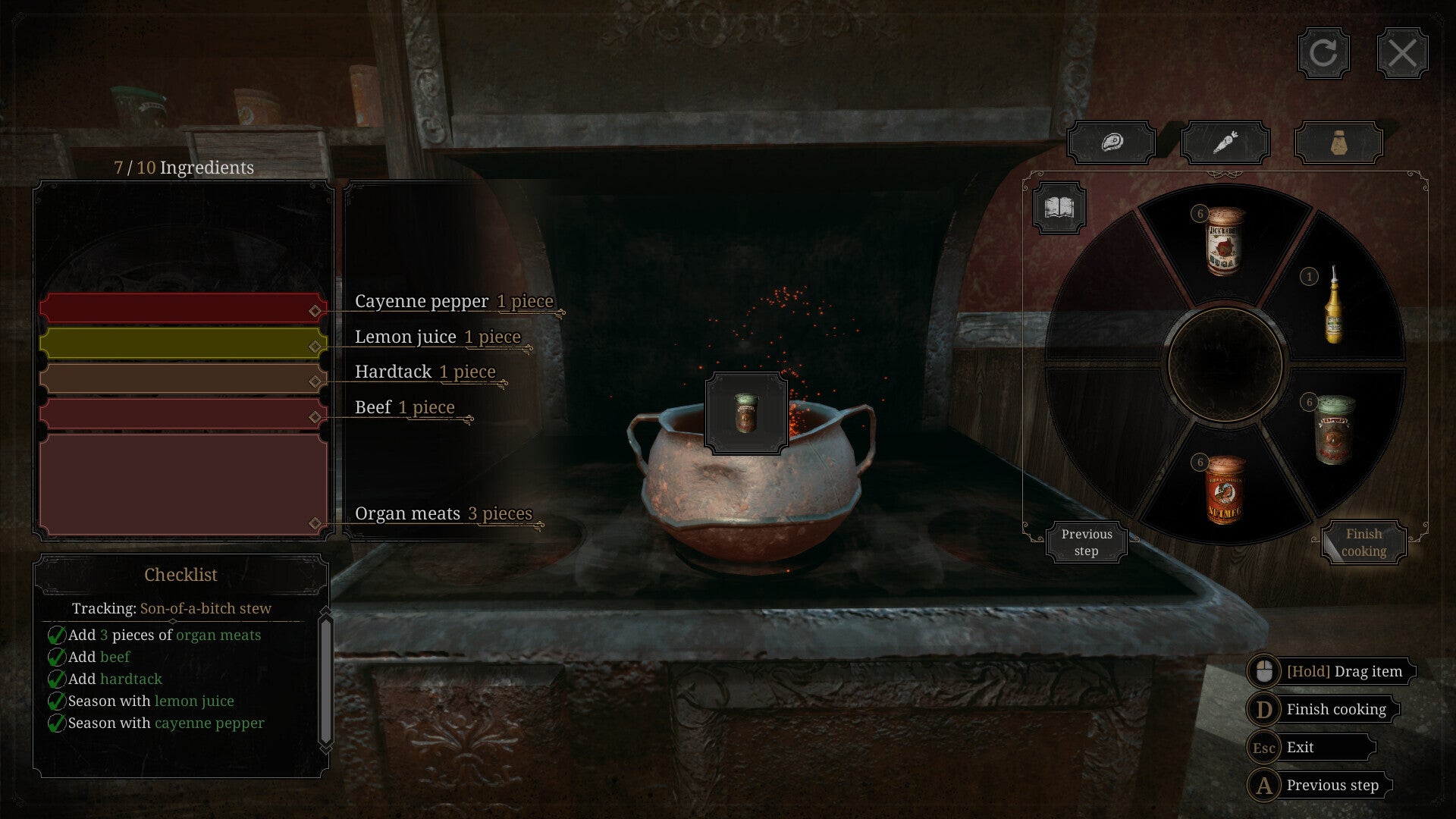Click the Finish cooking button

(x=1363, y=542)
